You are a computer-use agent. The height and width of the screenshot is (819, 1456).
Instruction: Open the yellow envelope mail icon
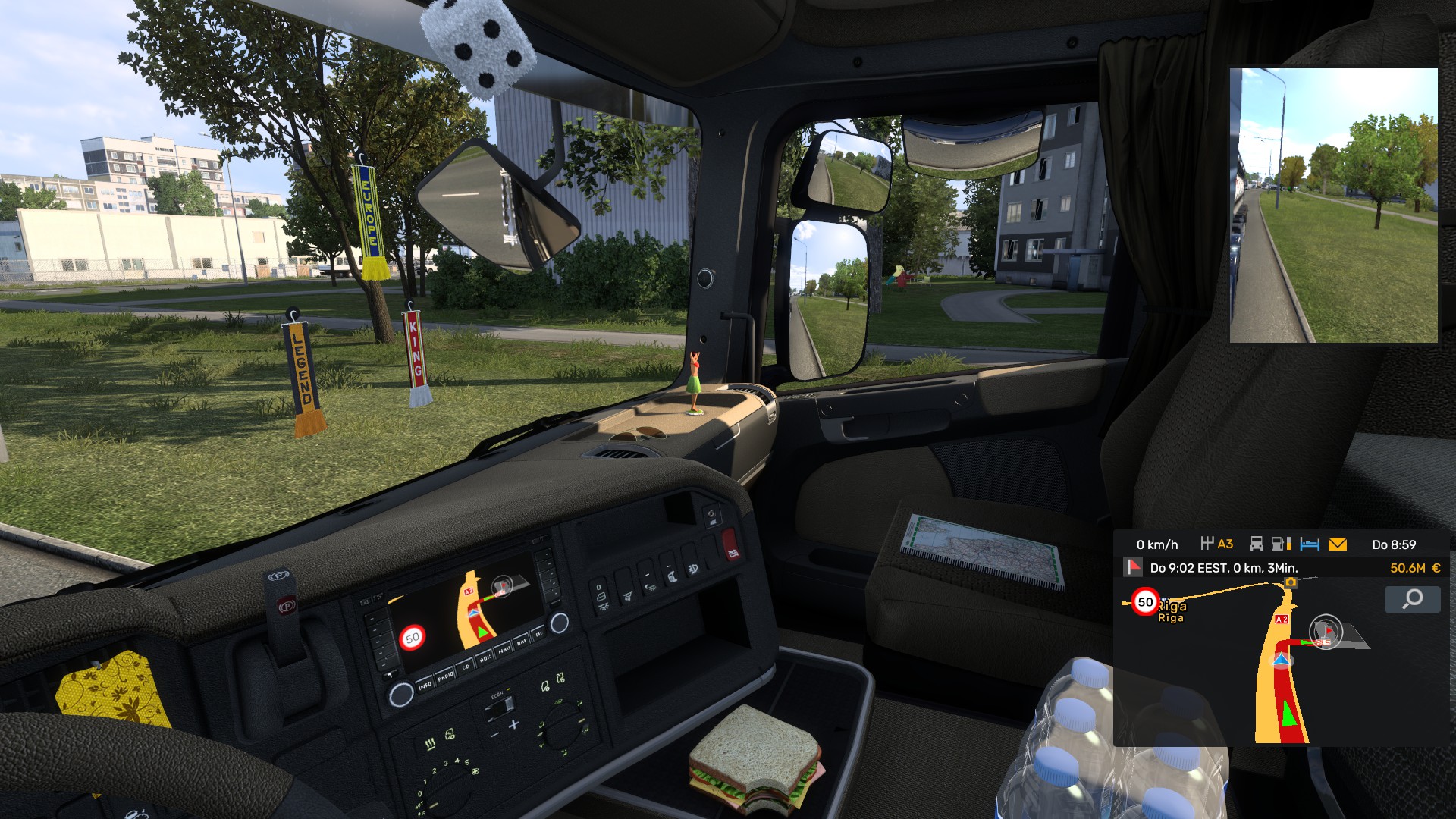(1338, 544)
